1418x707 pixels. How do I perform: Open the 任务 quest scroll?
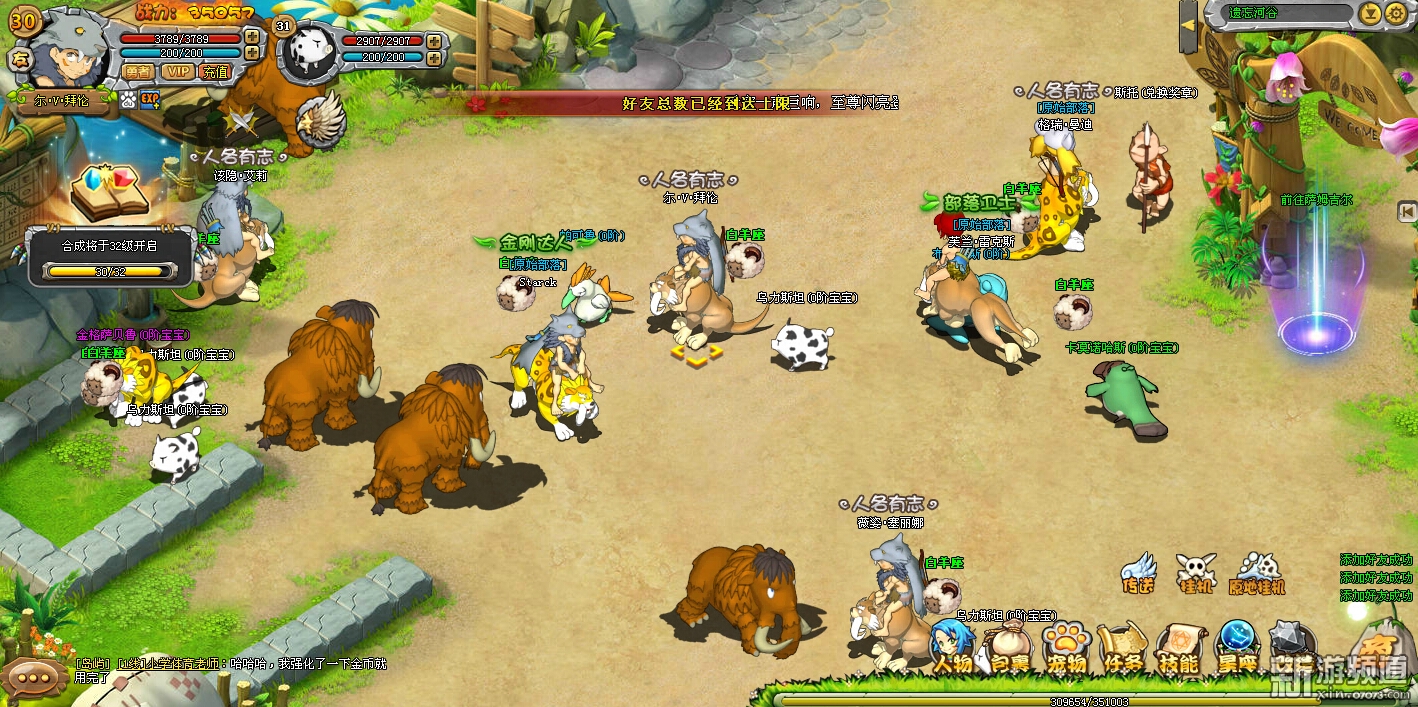(x=1122, y=648)
